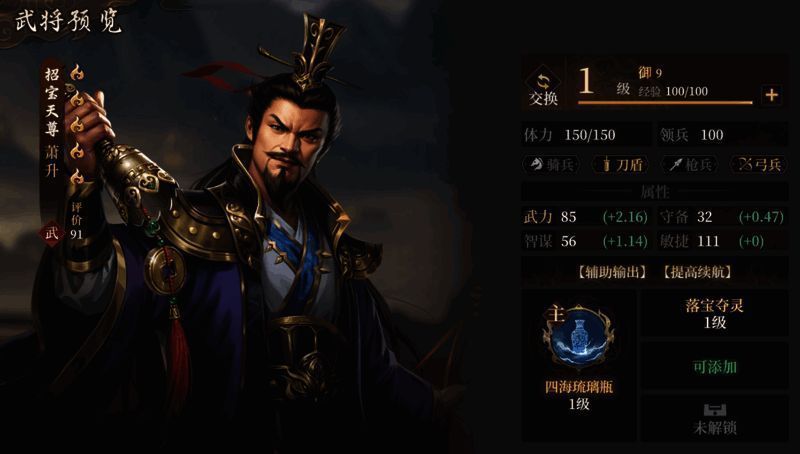Show the 提高续航 tag details
The image size is (800, 454).
point(695,271)
